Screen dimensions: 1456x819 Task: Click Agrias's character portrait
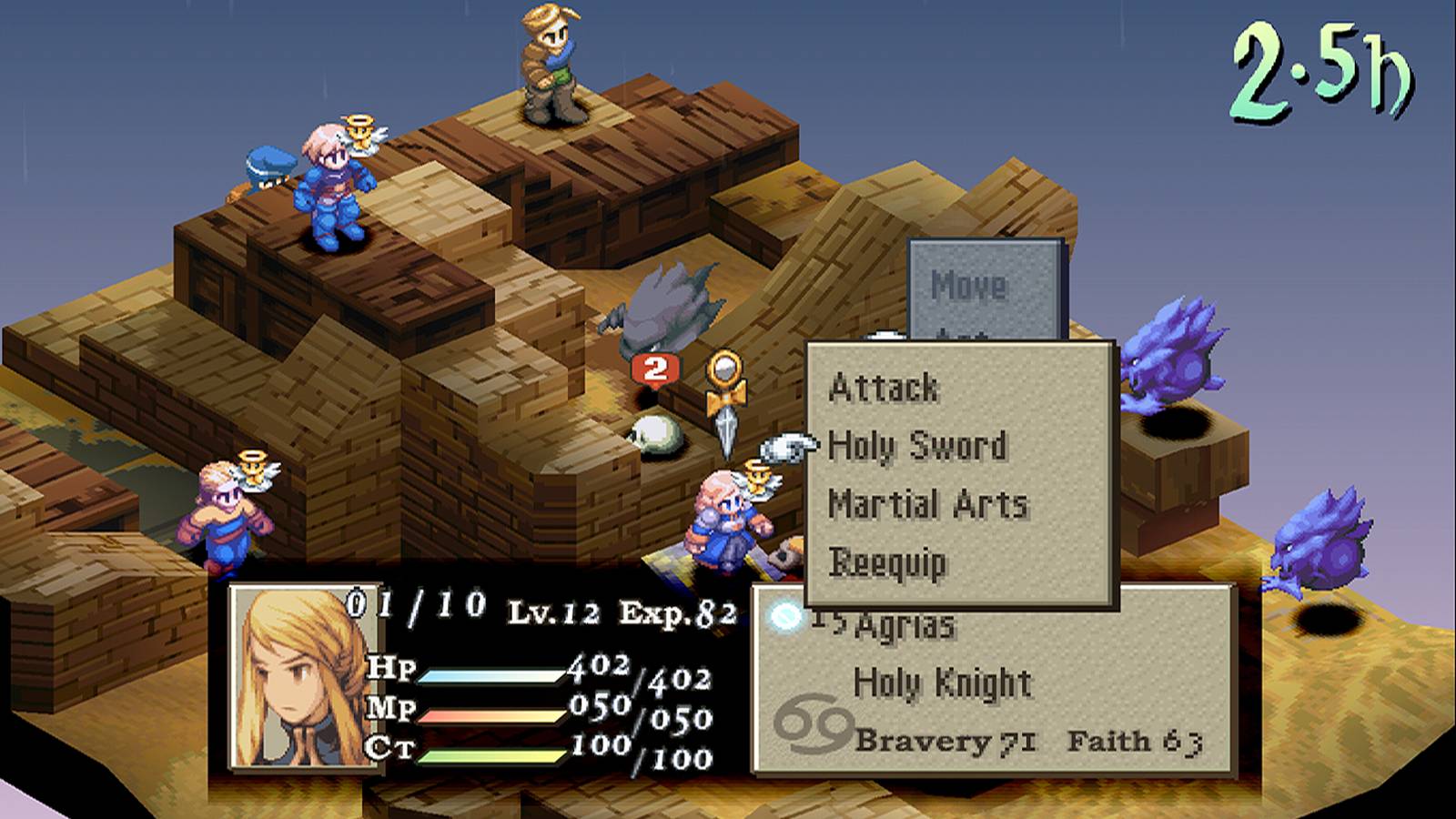[x=303, y=676]
